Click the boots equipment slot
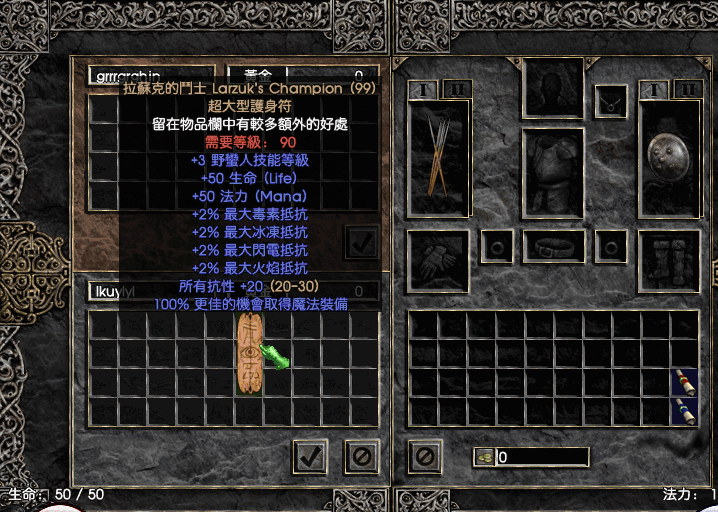This screenshot has width=718, height=512. tap(669, 261)
